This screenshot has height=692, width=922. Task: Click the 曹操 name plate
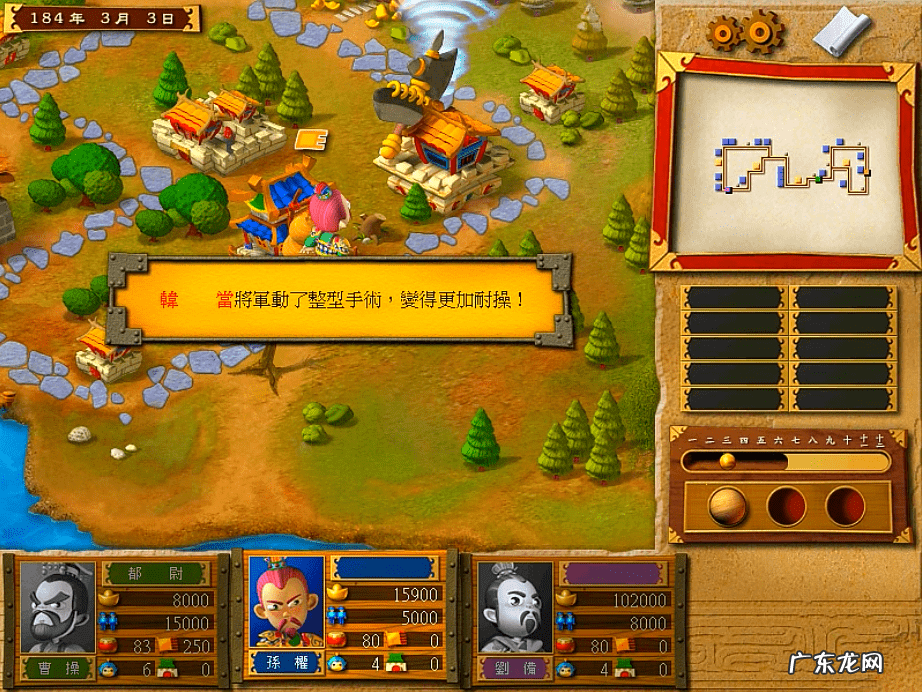(59, 668)
